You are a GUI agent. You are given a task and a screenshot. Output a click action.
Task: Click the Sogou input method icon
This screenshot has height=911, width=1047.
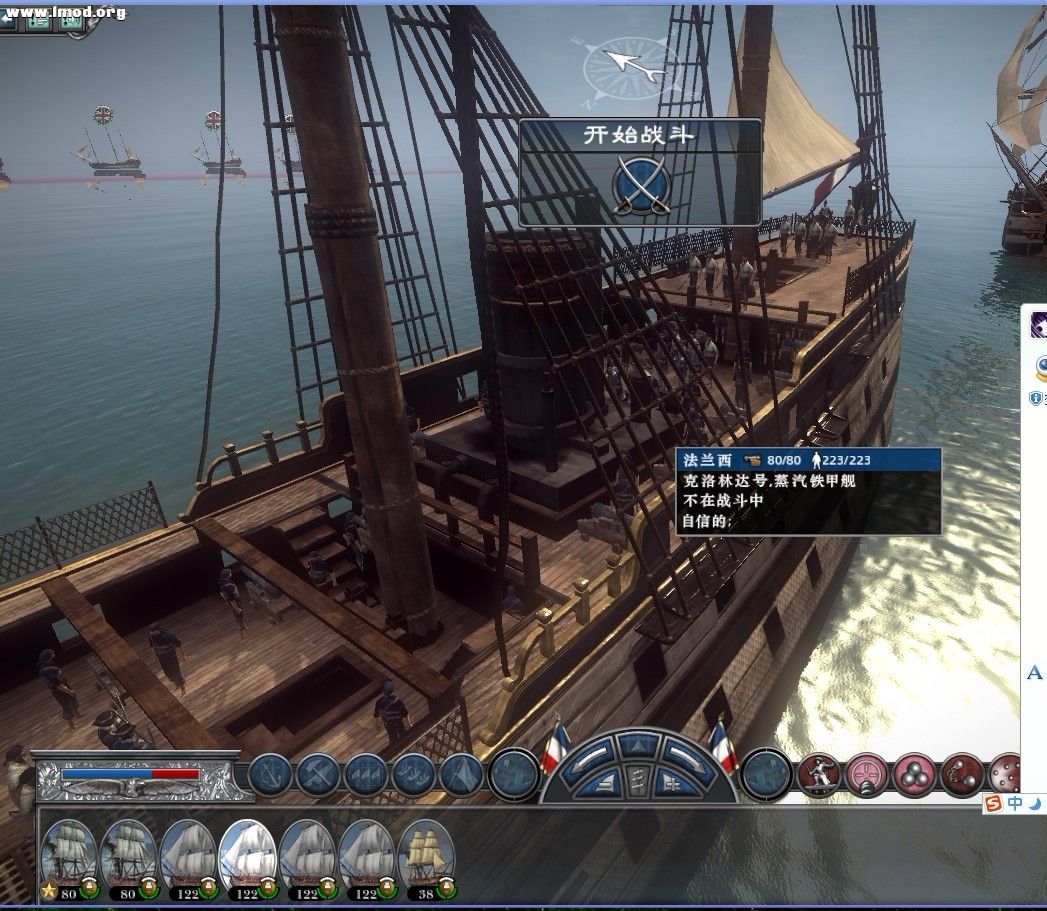point(993,804)
